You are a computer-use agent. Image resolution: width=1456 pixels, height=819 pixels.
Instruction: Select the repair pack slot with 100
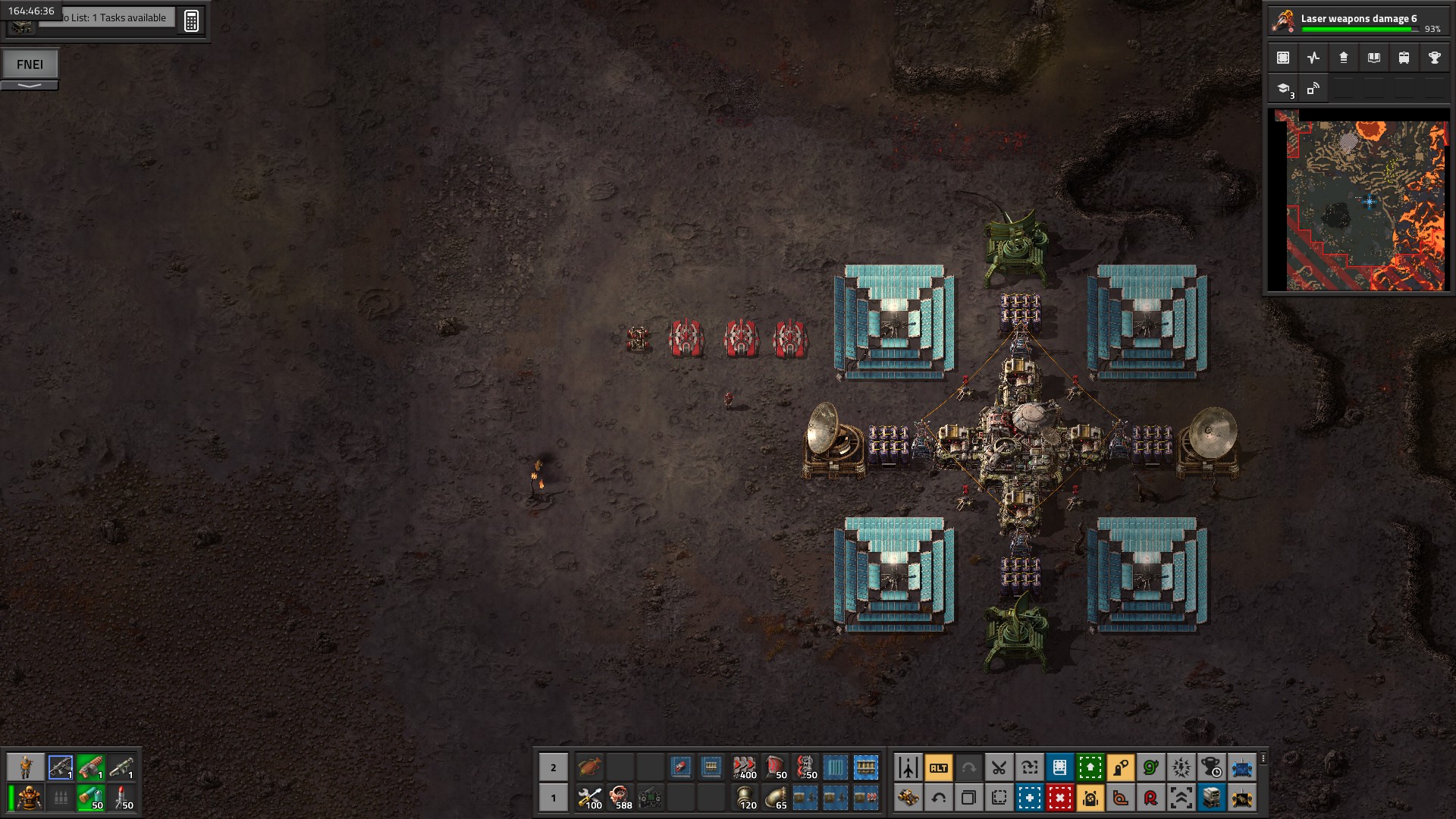point(589,798)
